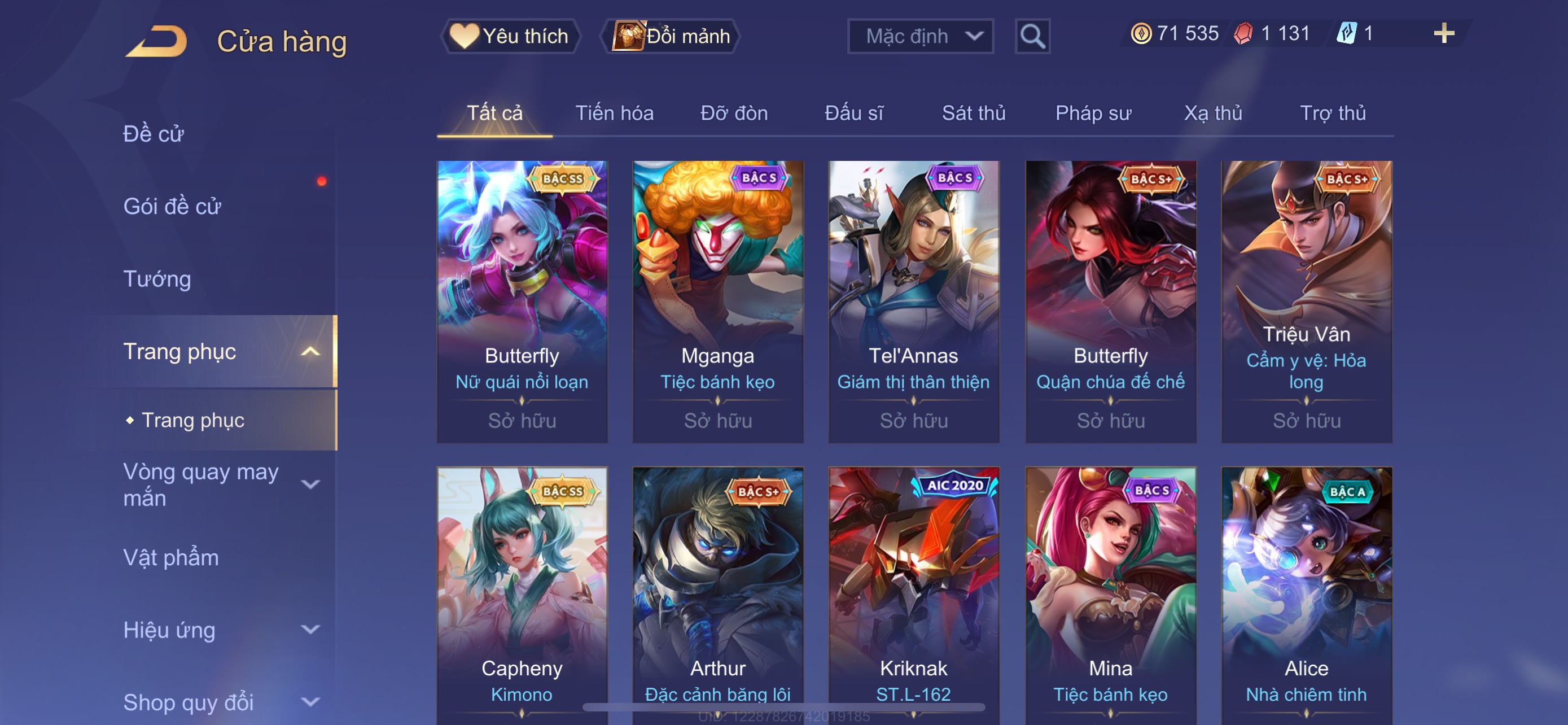
Task: Go back using the gold arrow button
Action: coord(156,41)
